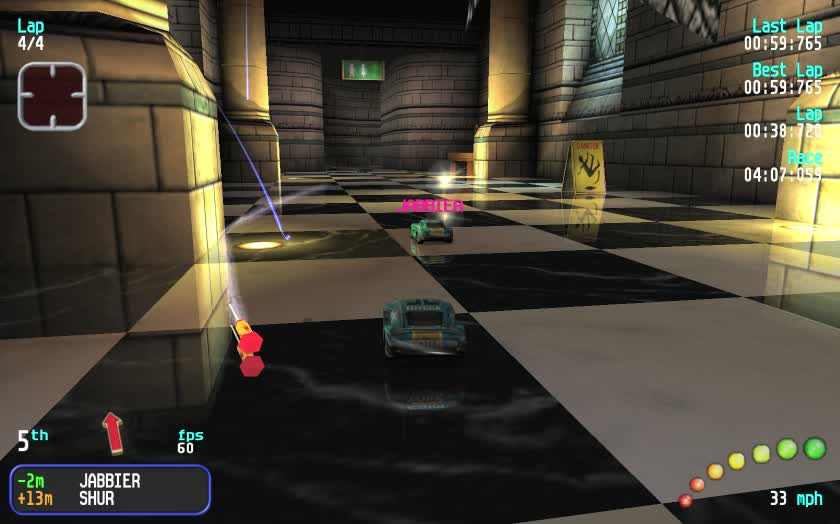Select JABBIER in the gap panel

(109, 481)
